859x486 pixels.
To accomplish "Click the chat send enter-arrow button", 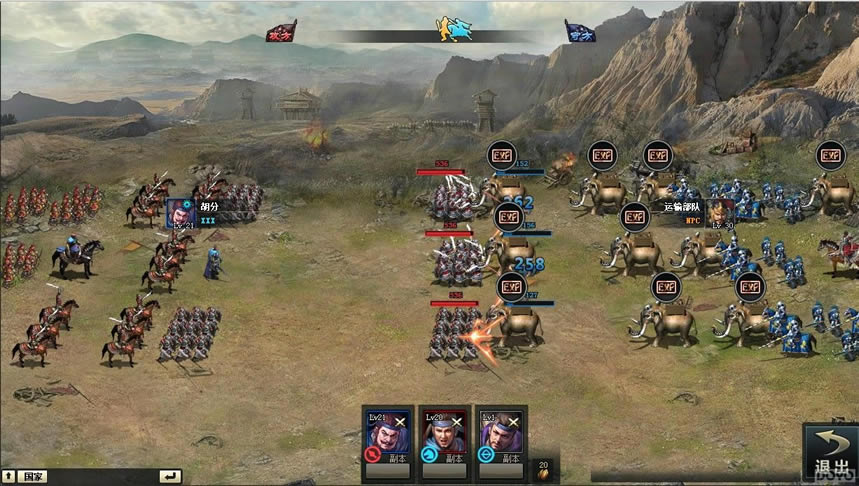I will tap(170, 476).
